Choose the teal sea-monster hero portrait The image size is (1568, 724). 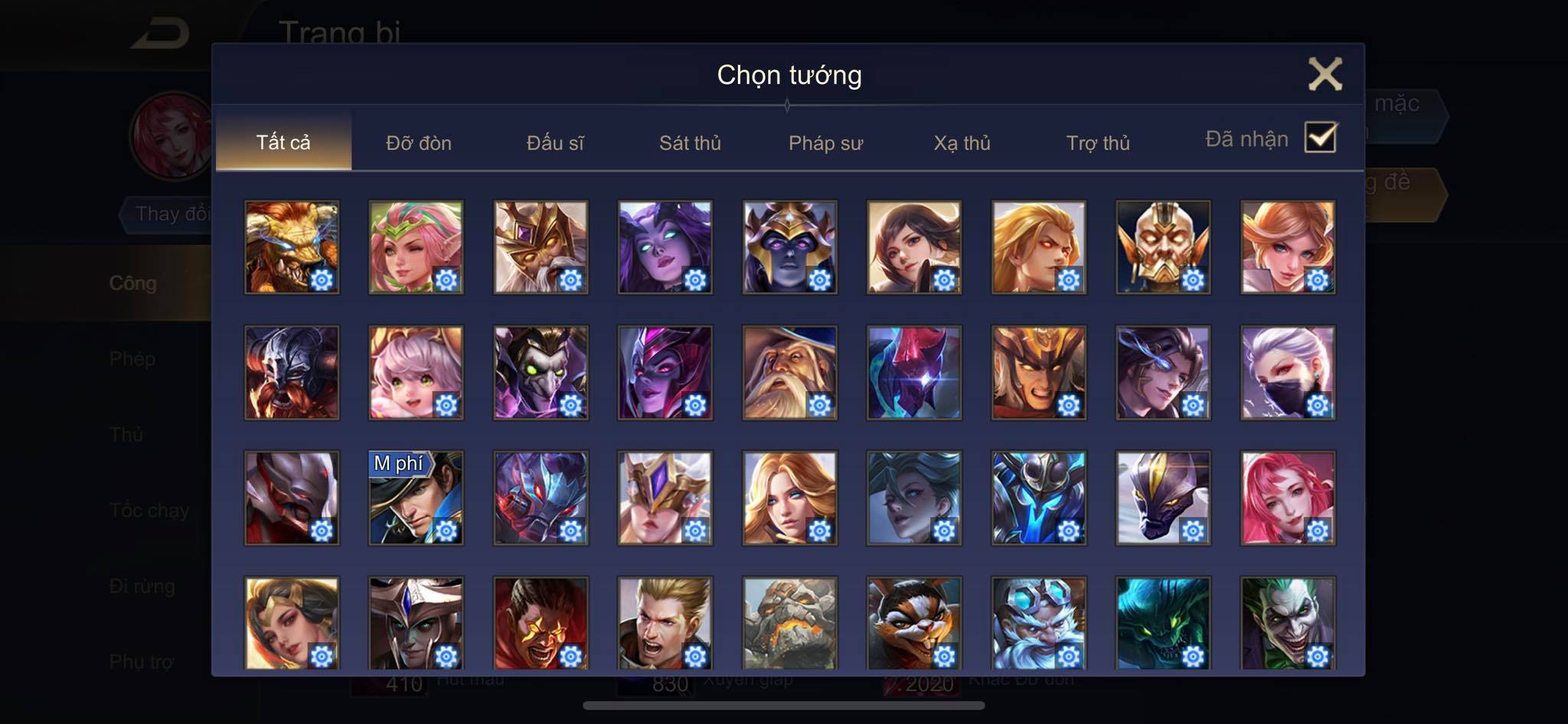[1163, 623]
